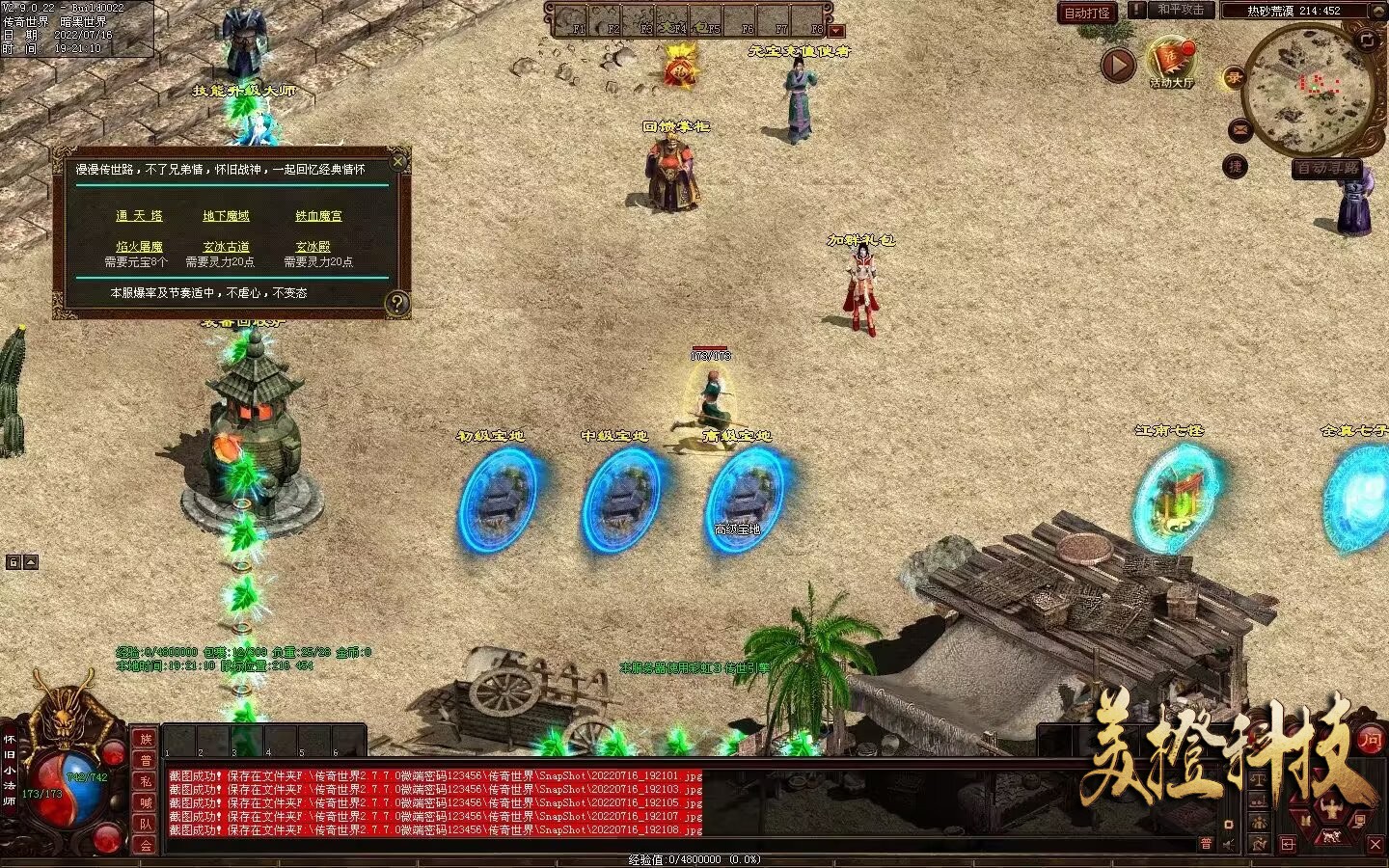Select the 铁血魔宫 destination
1389x868 pixels.
coord(318,216)
